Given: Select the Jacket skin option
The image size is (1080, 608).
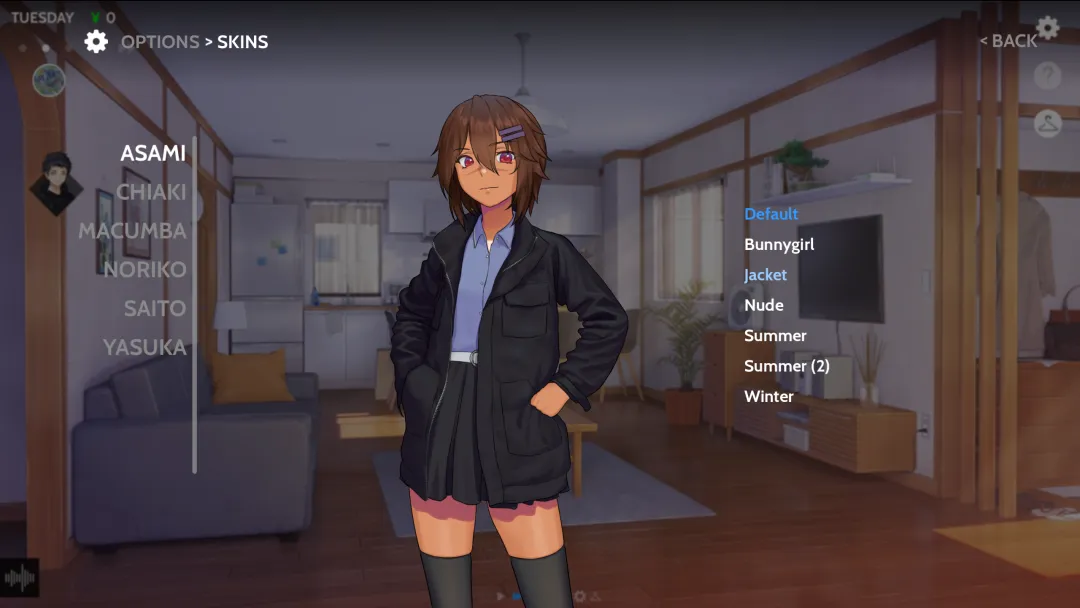Looking at the screenshot, I should point(765,275).
